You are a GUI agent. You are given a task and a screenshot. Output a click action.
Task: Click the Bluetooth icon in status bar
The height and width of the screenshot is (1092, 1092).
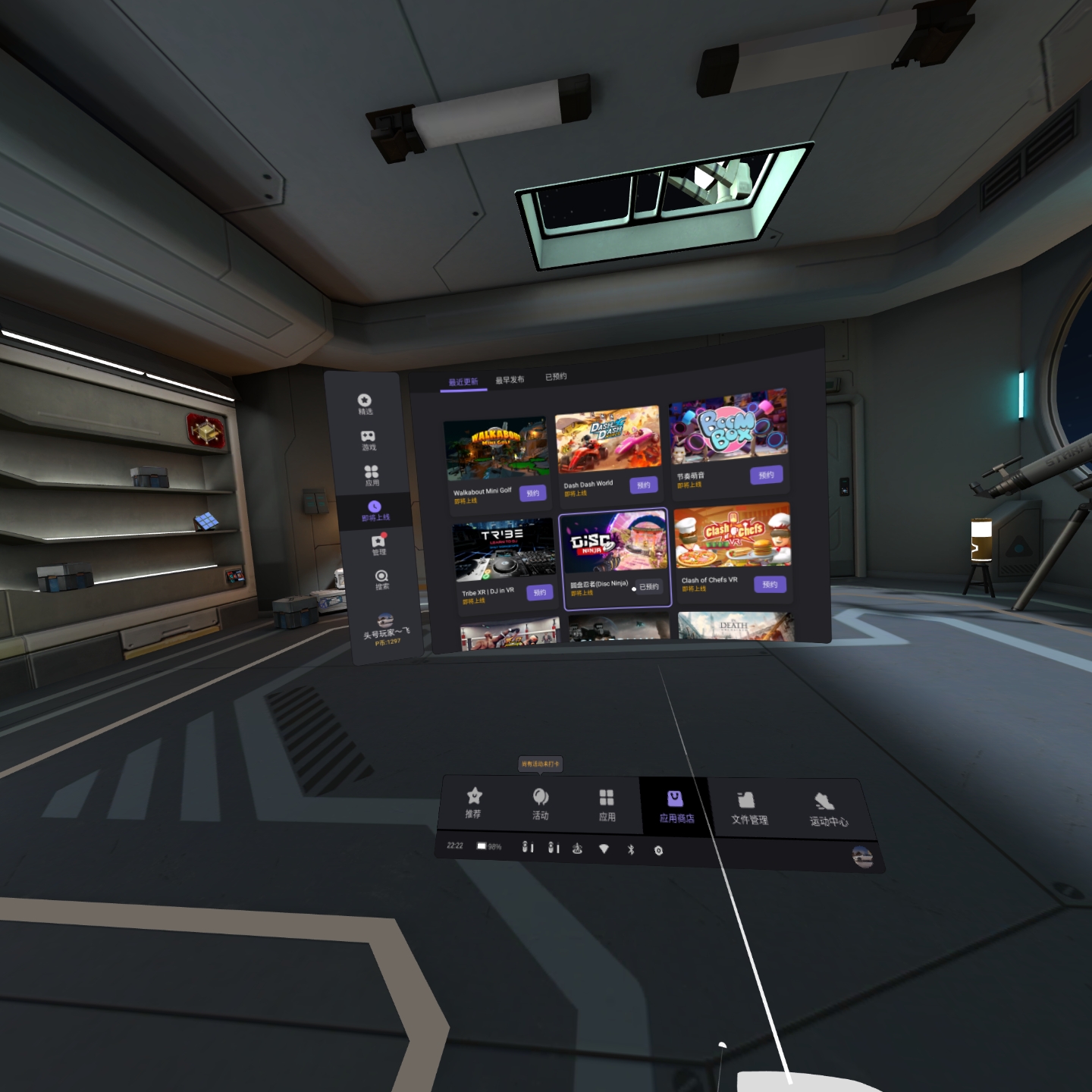631,850
